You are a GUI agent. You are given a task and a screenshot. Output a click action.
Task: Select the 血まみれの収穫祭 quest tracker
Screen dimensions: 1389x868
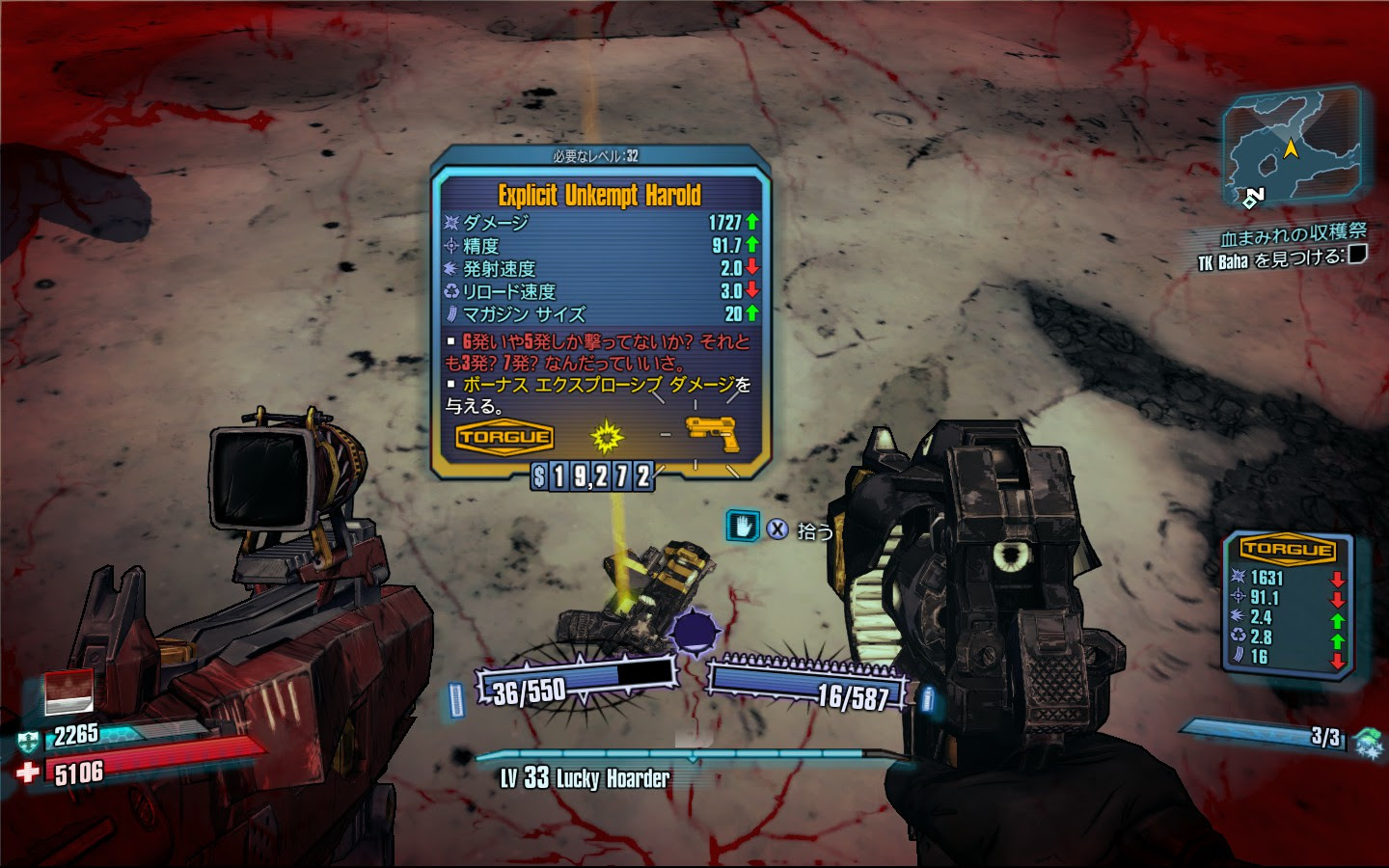tap(1293, 234)
